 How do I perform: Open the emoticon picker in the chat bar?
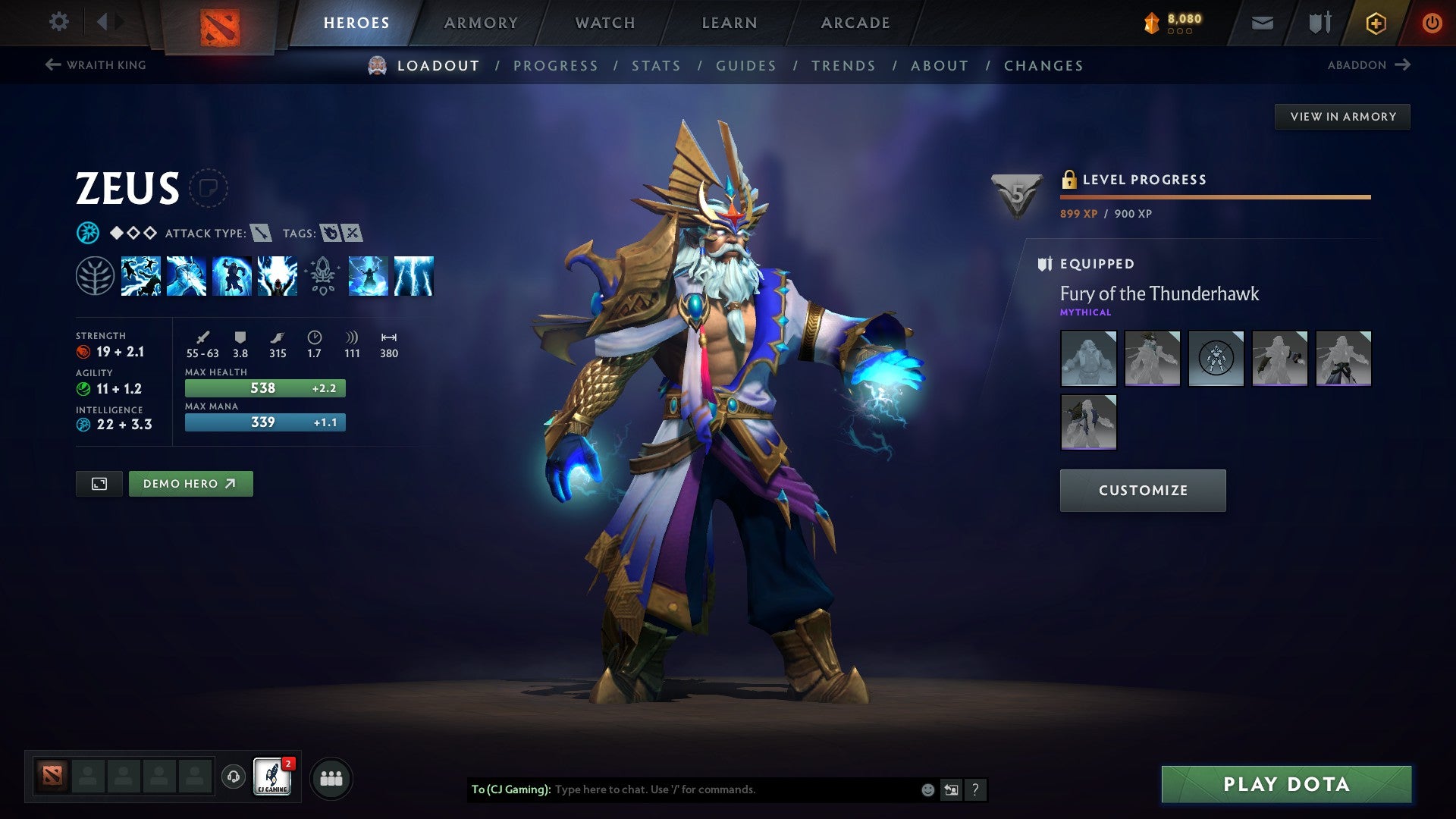click(x=927, y=789)
